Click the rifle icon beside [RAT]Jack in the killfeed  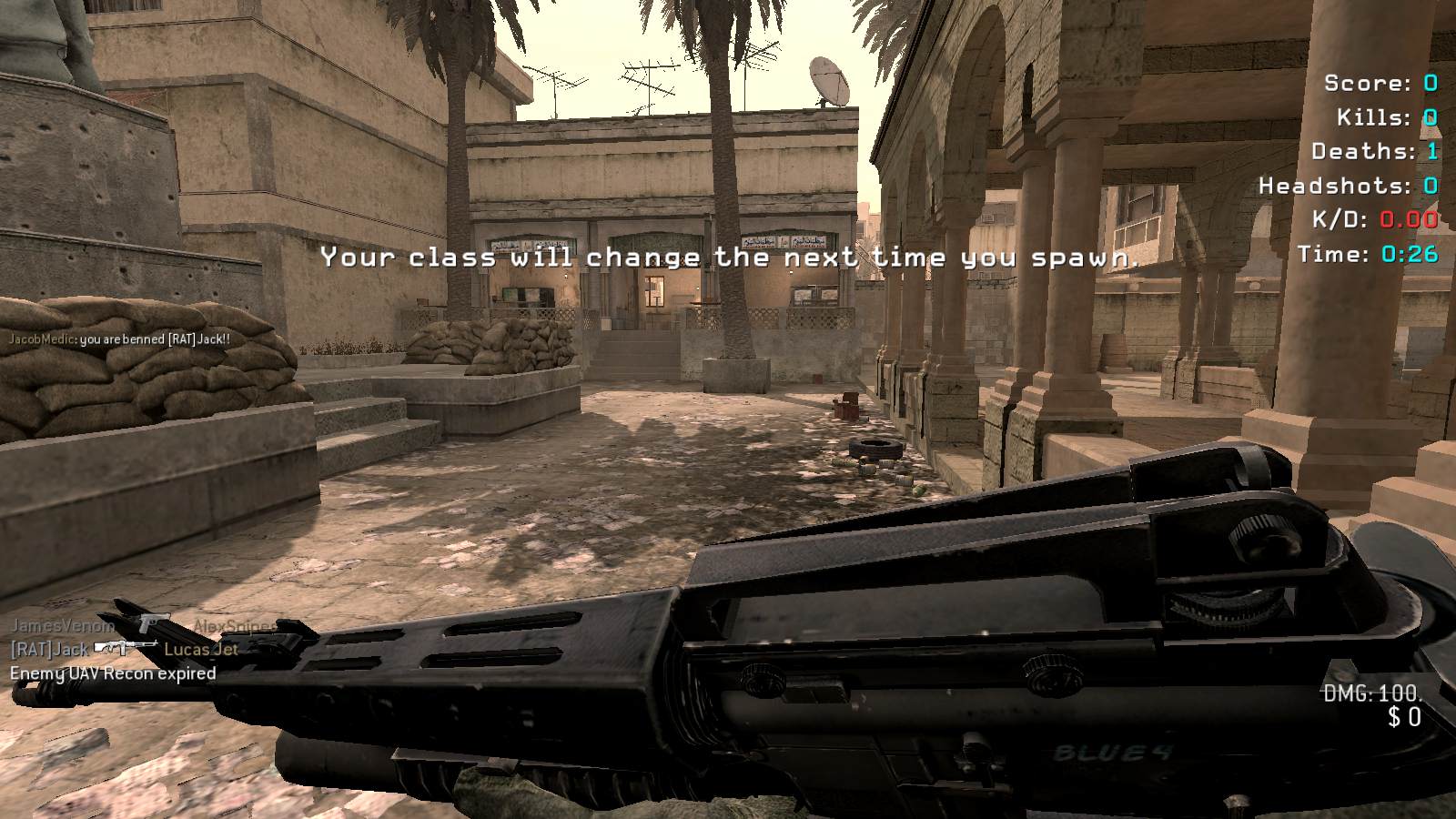click(125, 648)
